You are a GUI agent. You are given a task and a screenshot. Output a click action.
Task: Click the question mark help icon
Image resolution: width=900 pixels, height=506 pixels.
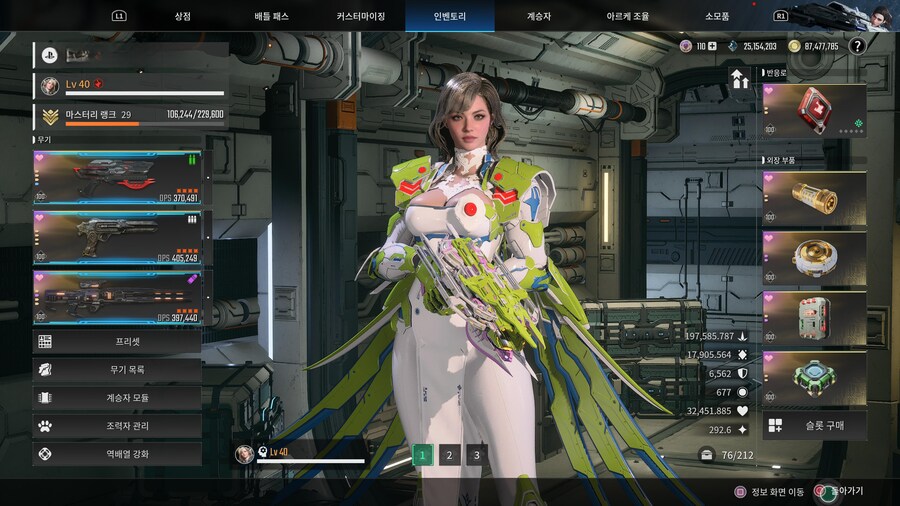(857, 46)
